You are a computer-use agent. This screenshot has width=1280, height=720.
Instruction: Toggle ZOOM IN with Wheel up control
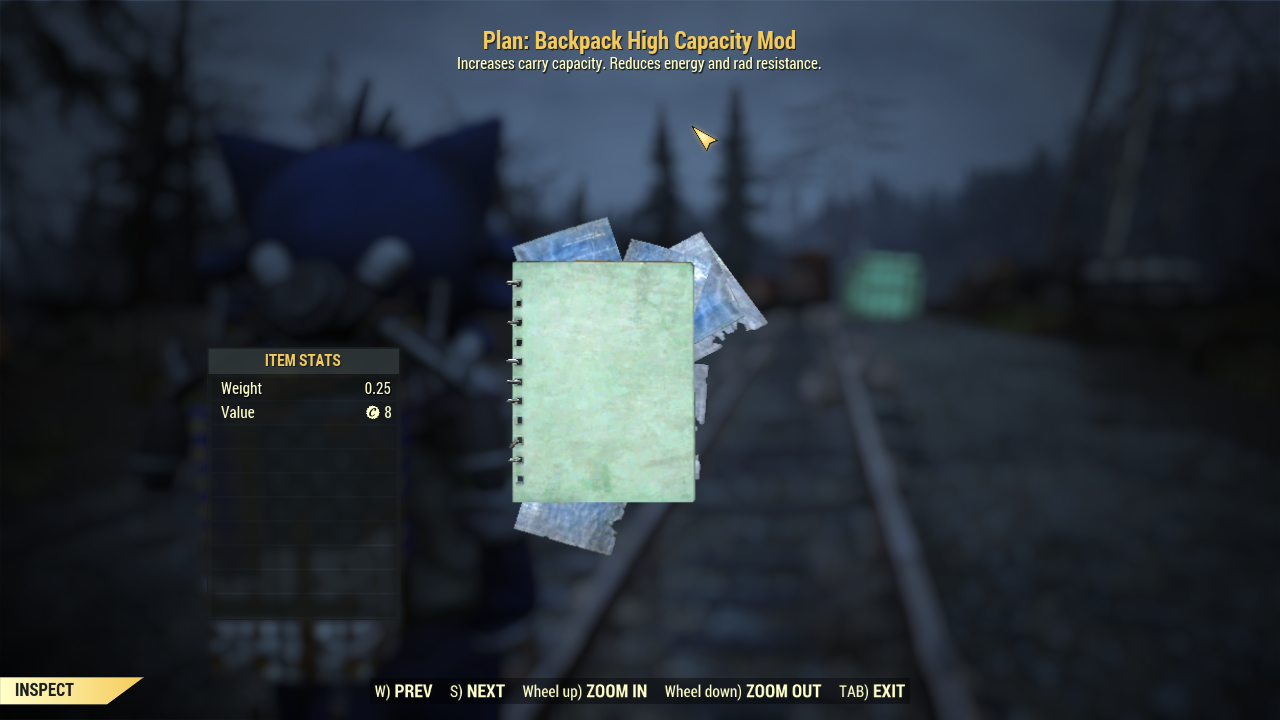(584, 691)
